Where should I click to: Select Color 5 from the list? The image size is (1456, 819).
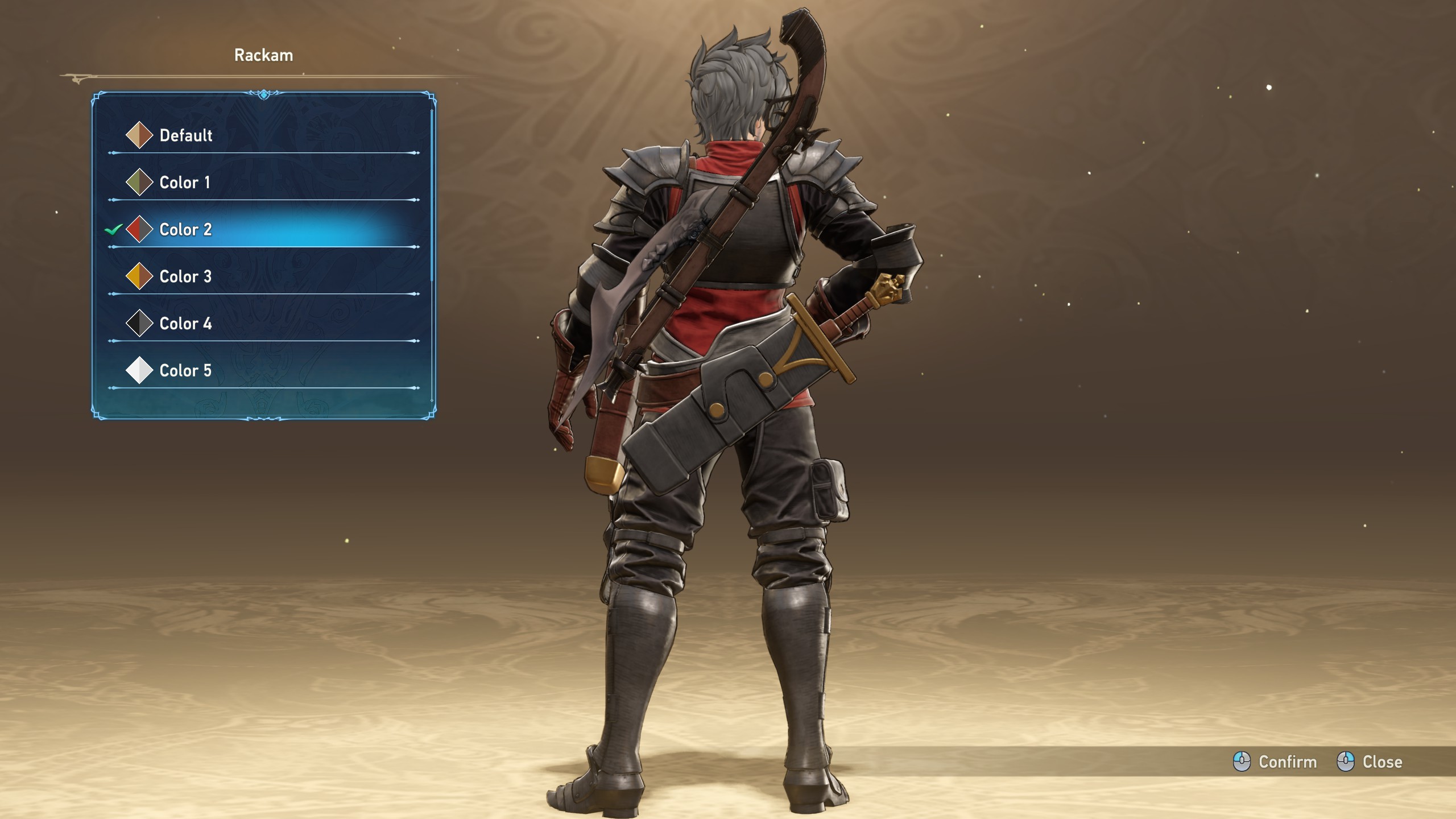(185, 371)
